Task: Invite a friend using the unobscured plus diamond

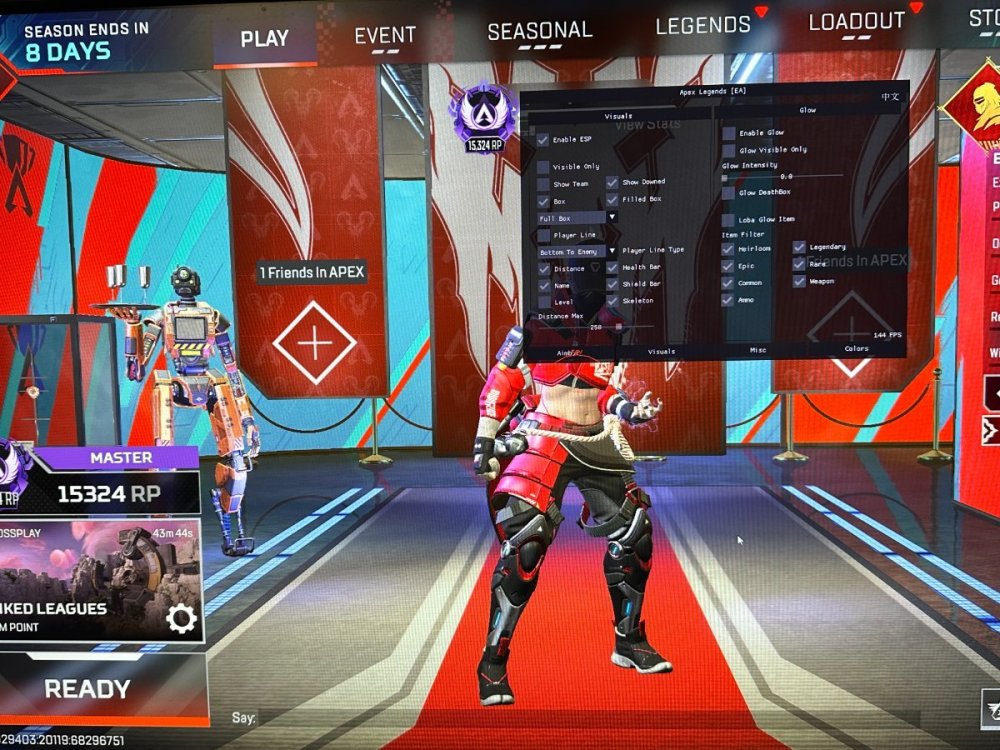Action: click(x=315, y=343)
